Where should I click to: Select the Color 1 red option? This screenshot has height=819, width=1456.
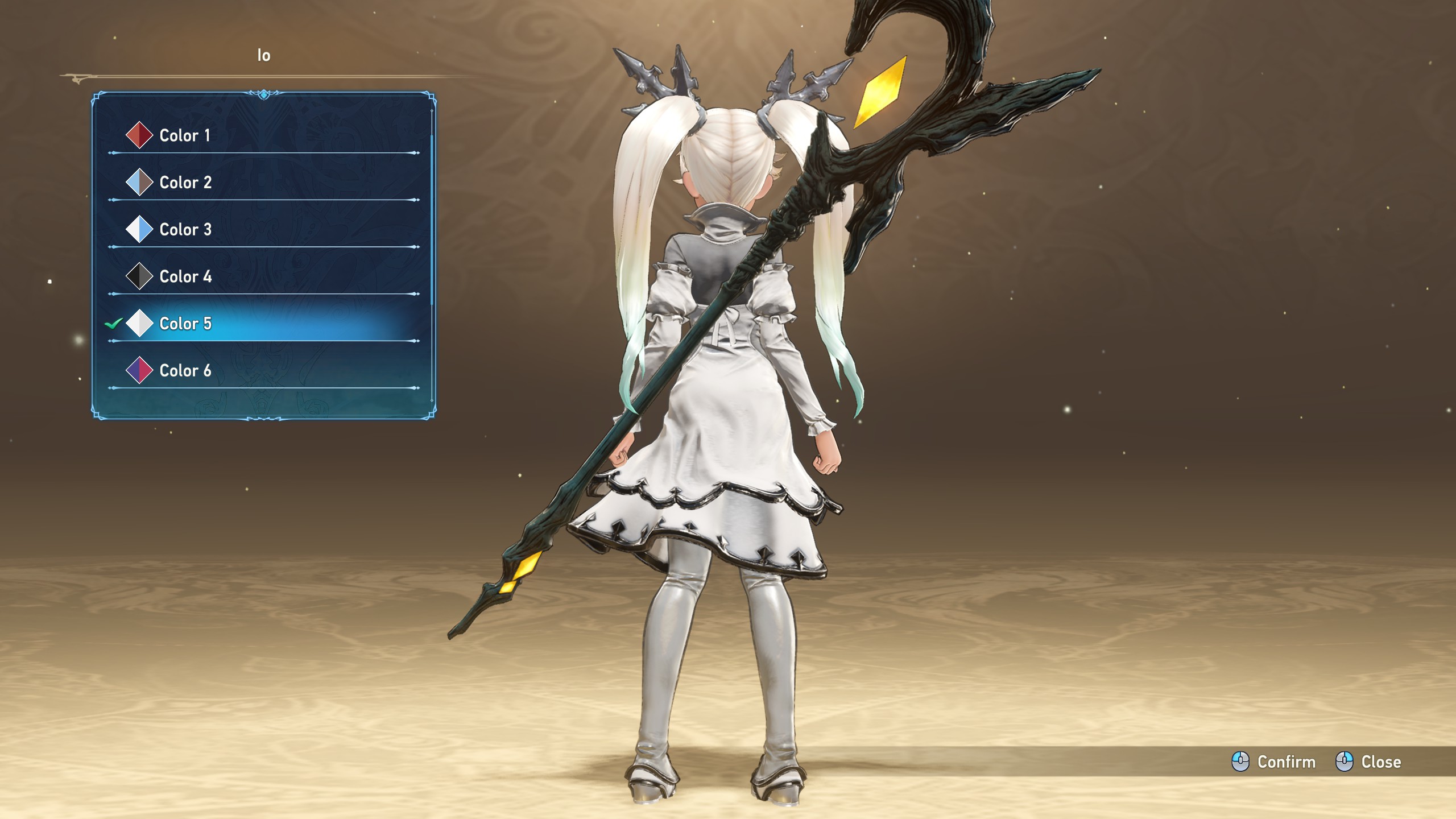pyautogui.click(x=185, y=135)
